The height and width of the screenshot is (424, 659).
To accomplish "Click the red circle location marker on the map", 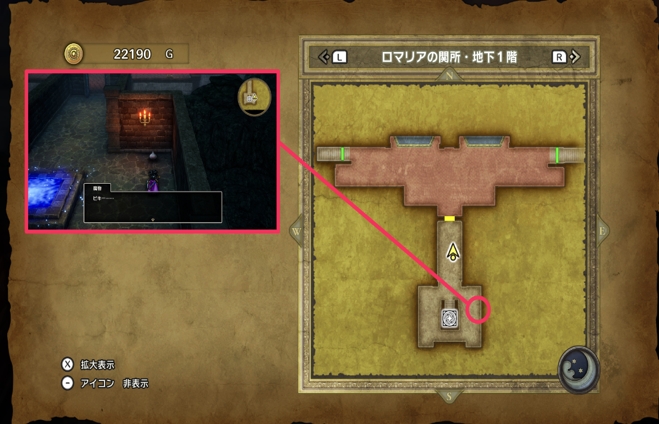I will (481, 309).
